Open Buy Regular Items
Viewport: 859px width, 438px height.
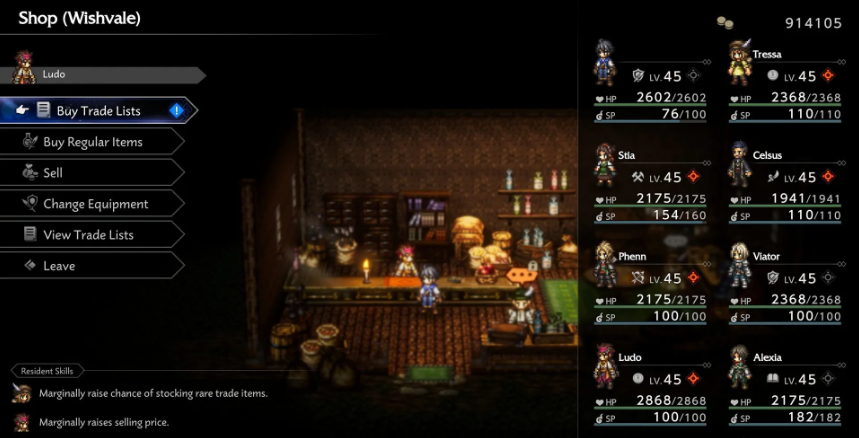click(92, 142)
